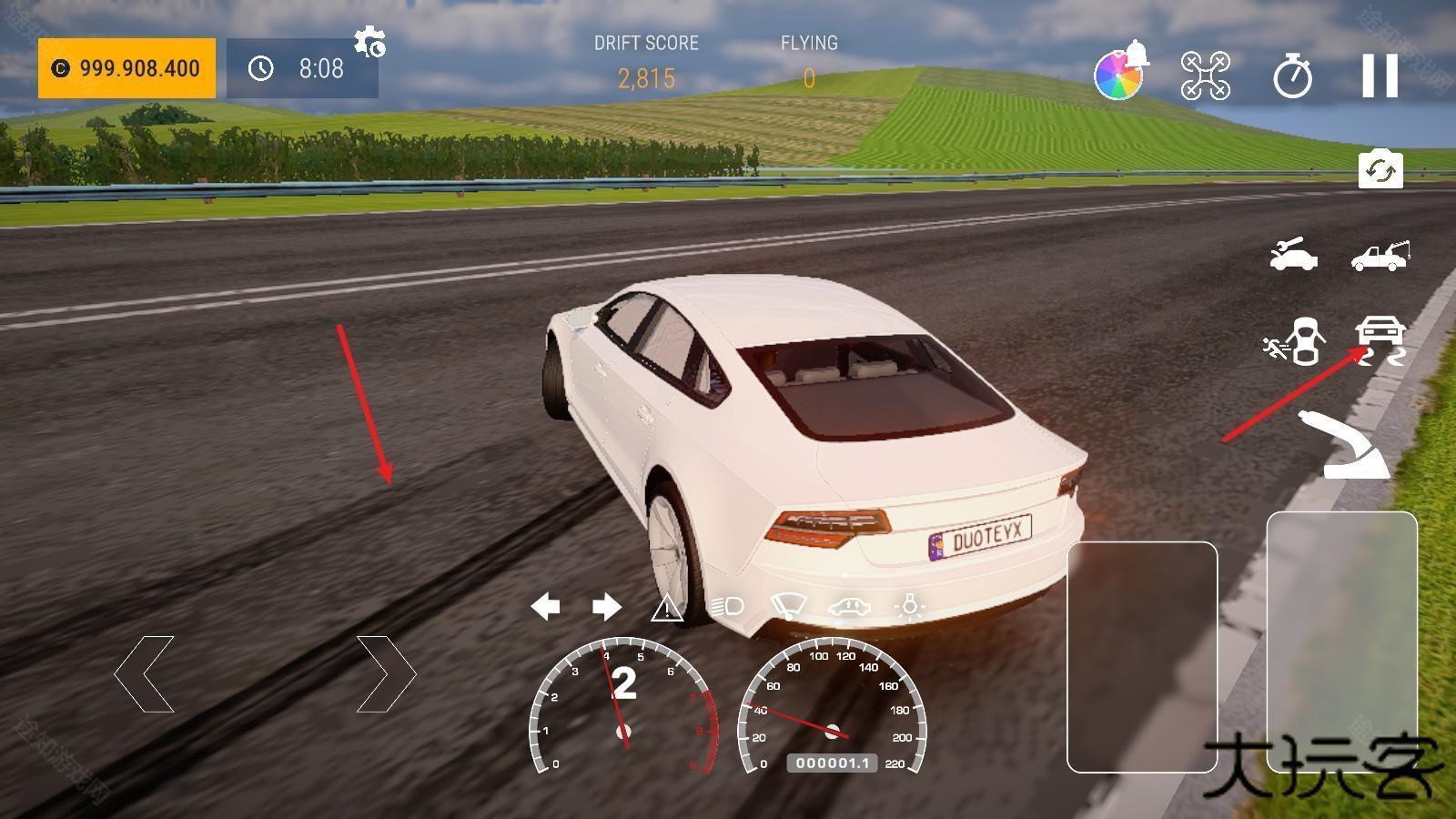Open the car repair icon
The height and width of the screenshot is (819, 1456).
point(1293,256)
